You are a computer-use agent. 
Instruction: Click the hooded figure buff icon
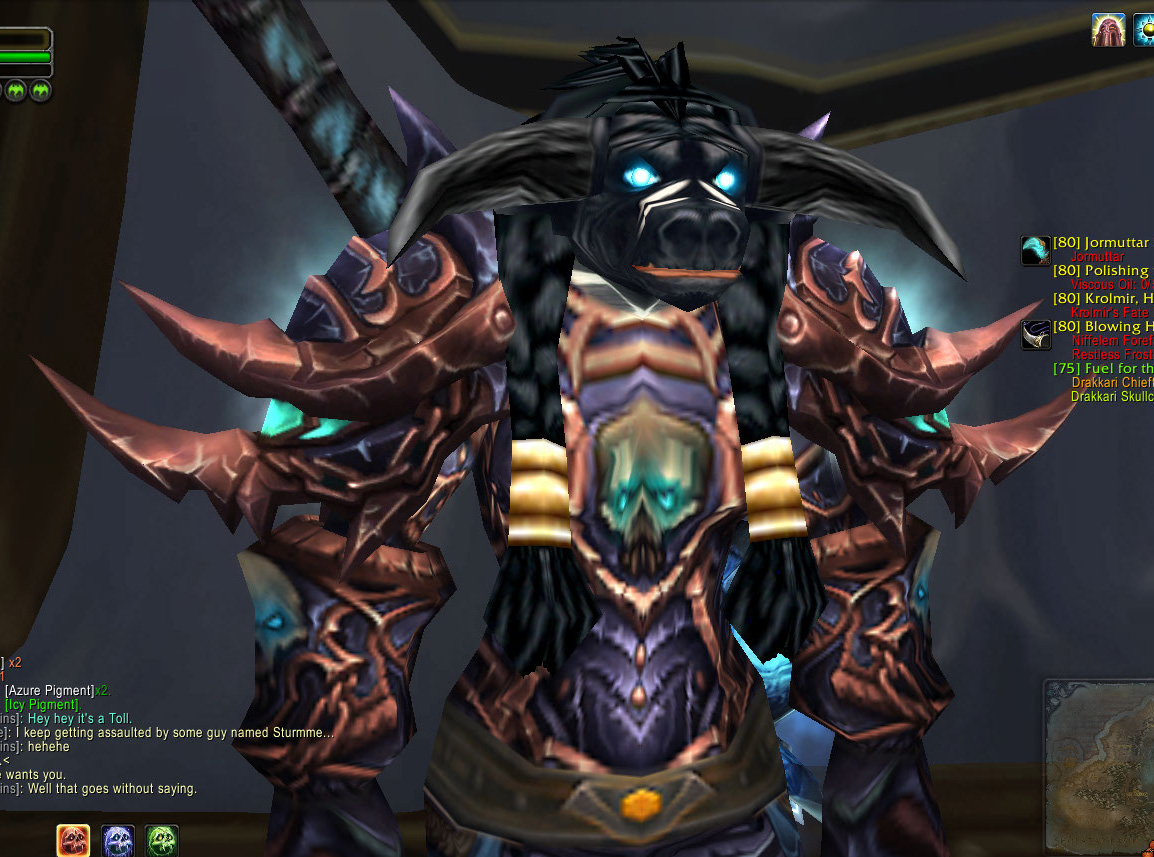click(1108, 29)
